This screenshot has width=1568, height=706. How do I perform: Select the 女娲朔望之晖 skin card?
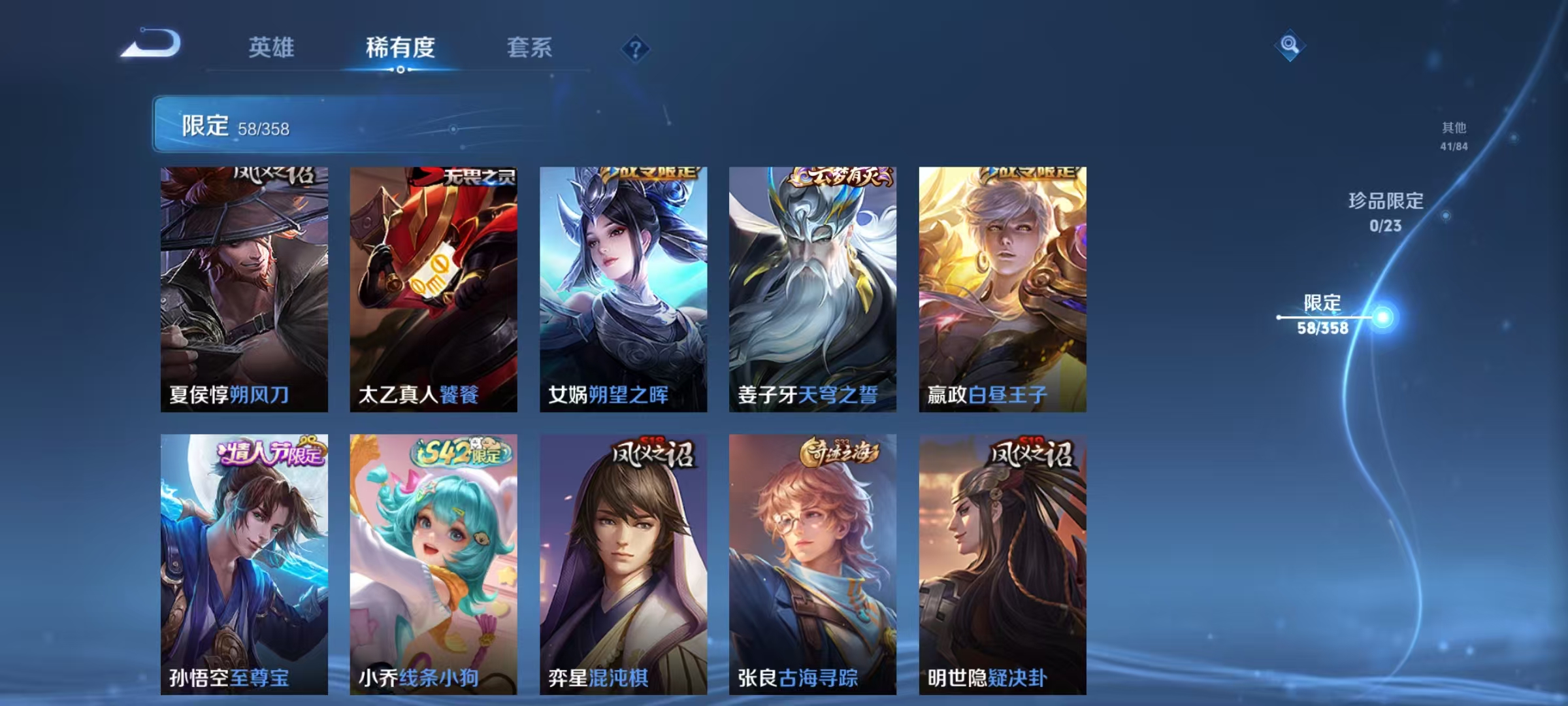(624, 288)
